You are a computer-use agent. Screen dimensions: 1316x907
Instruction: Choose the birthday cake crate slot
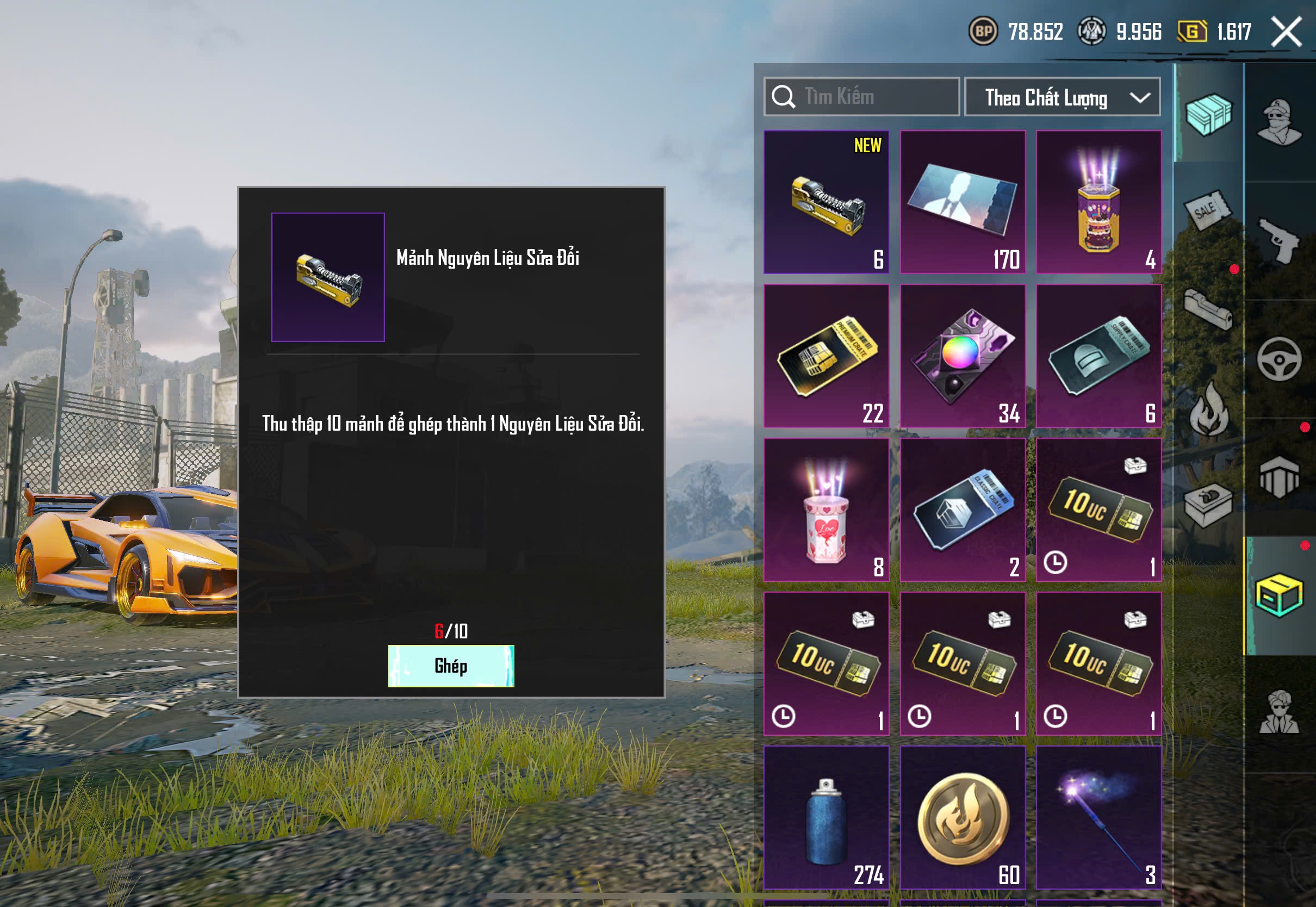pyautogui.click(x=1098, y=202)
